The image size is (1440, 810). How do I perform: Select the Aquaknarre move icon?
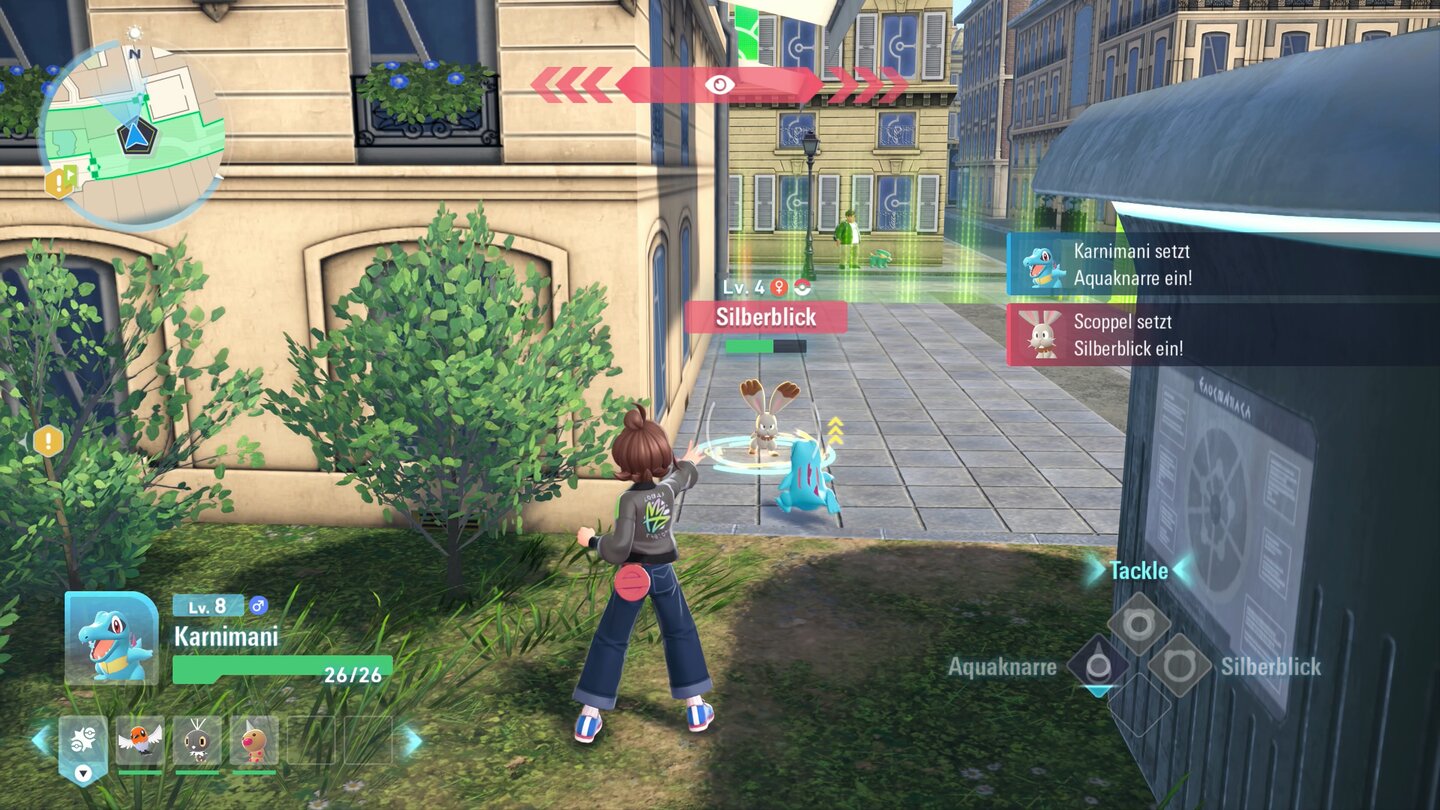[1098, 663]
